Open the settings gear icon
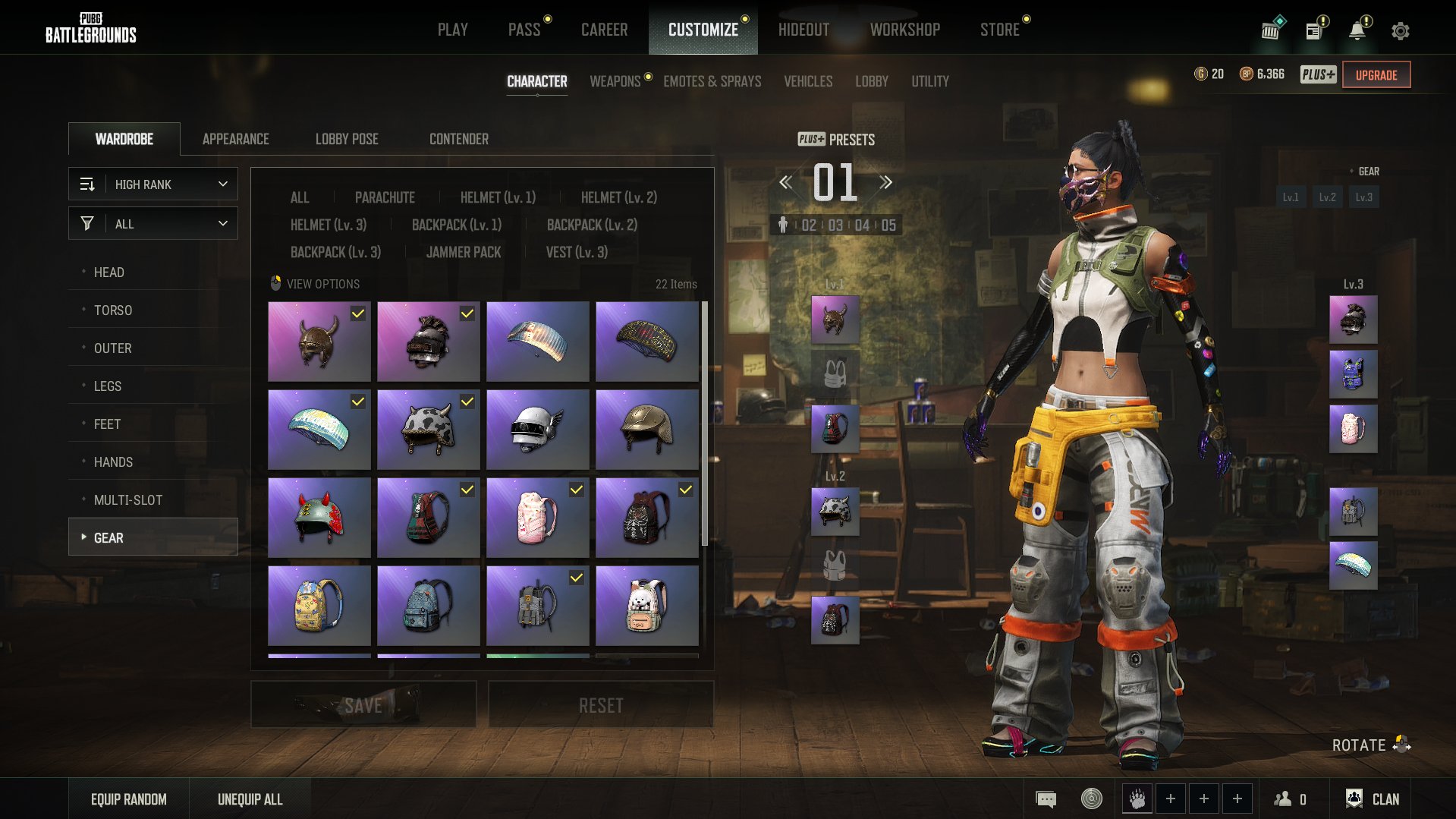This screenshot has height=819, width=1456. pos(1400,31)
